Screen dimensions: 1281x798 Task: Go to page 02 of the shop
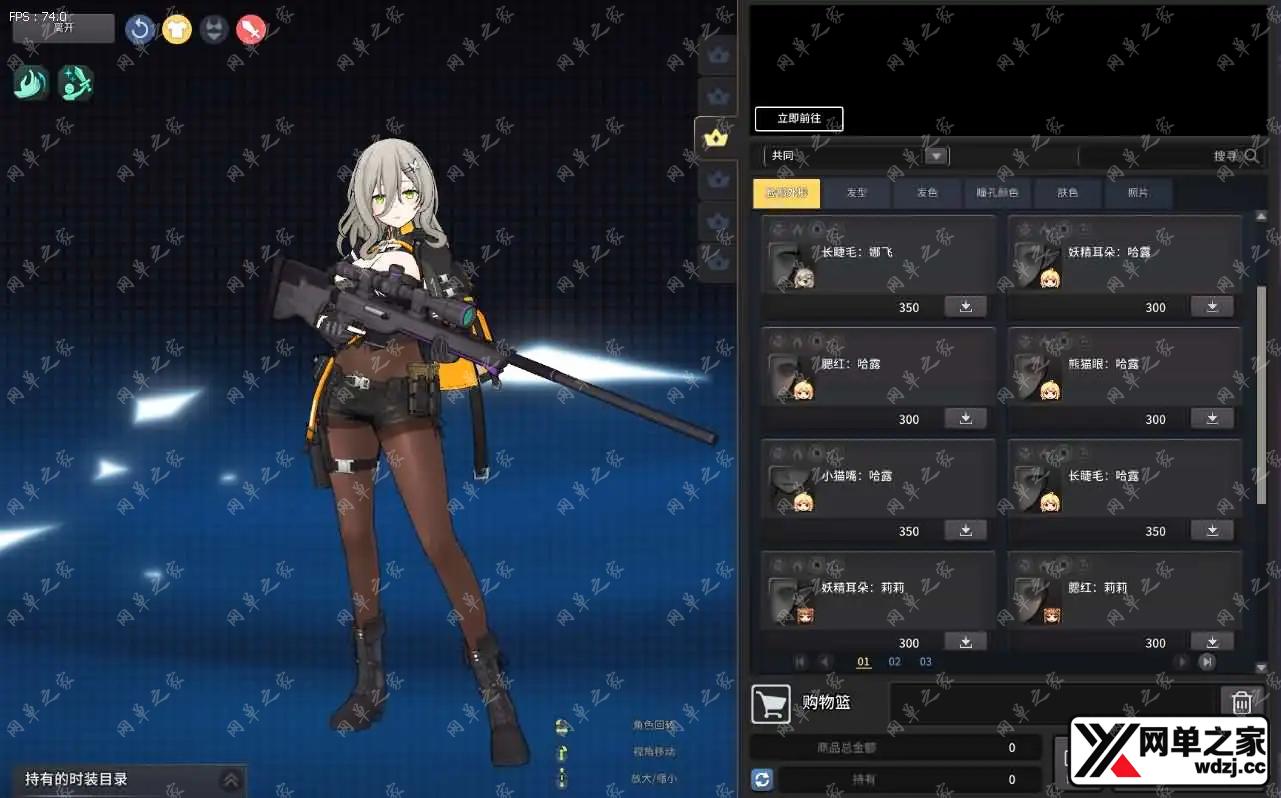point(895,662)
